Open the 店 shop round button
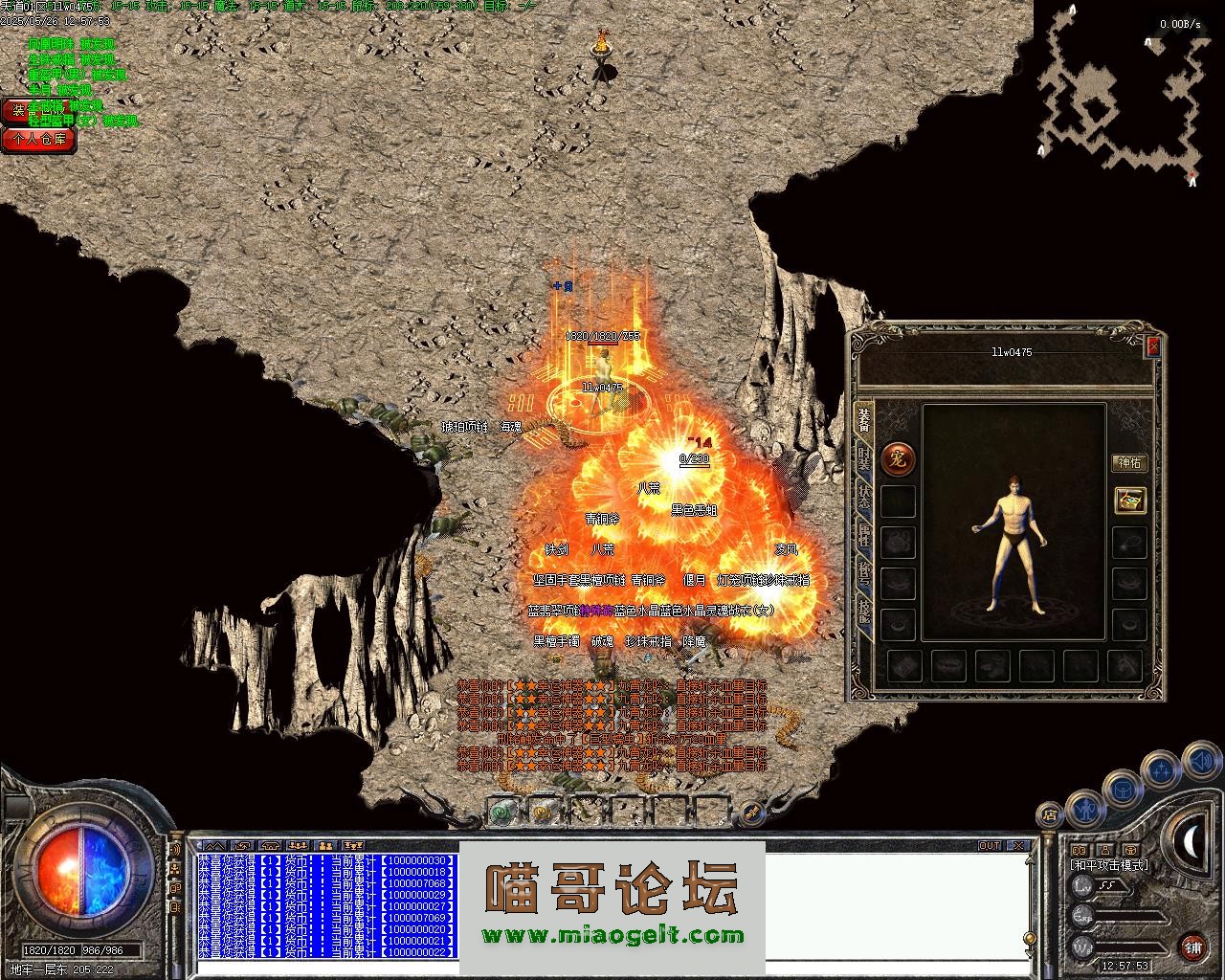 (1050, 815)
